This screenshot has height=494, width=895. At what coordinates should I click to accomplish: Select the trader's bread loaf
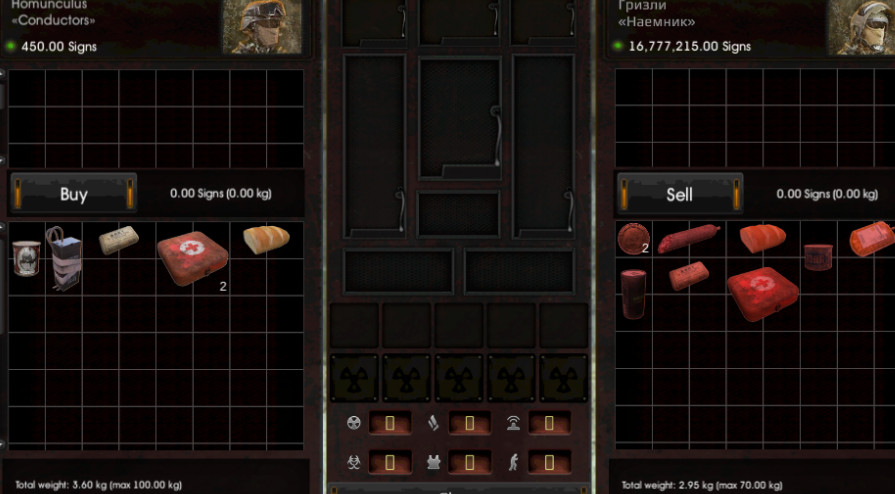(x=266, y=239)
